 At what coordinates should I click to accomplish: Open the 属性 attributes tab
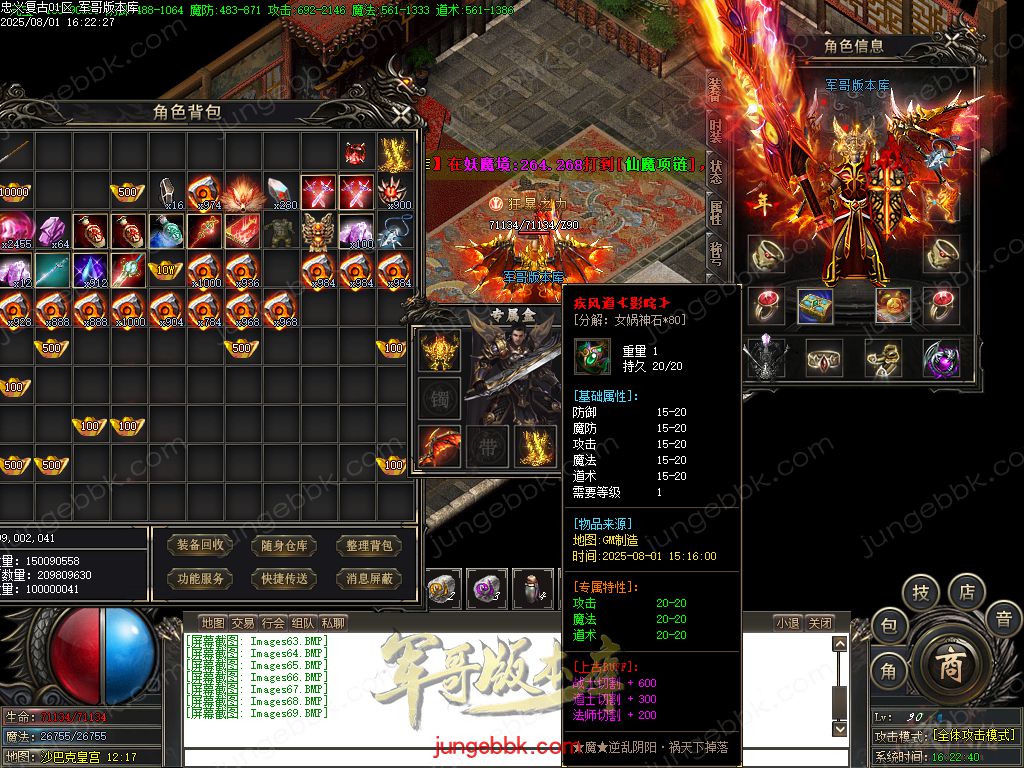pos(715,212)
